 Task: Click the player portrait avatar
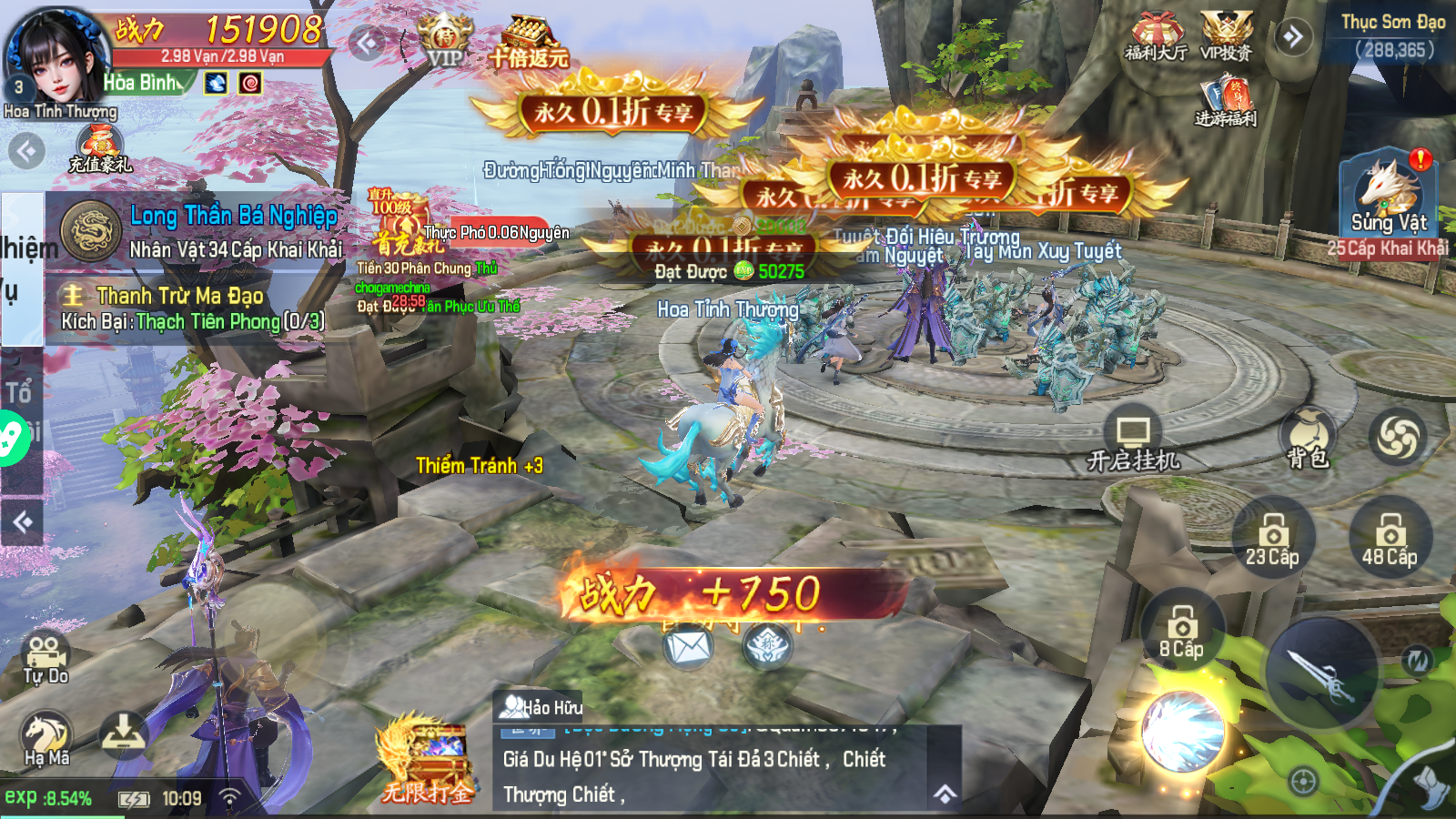[x=55, y=56]
